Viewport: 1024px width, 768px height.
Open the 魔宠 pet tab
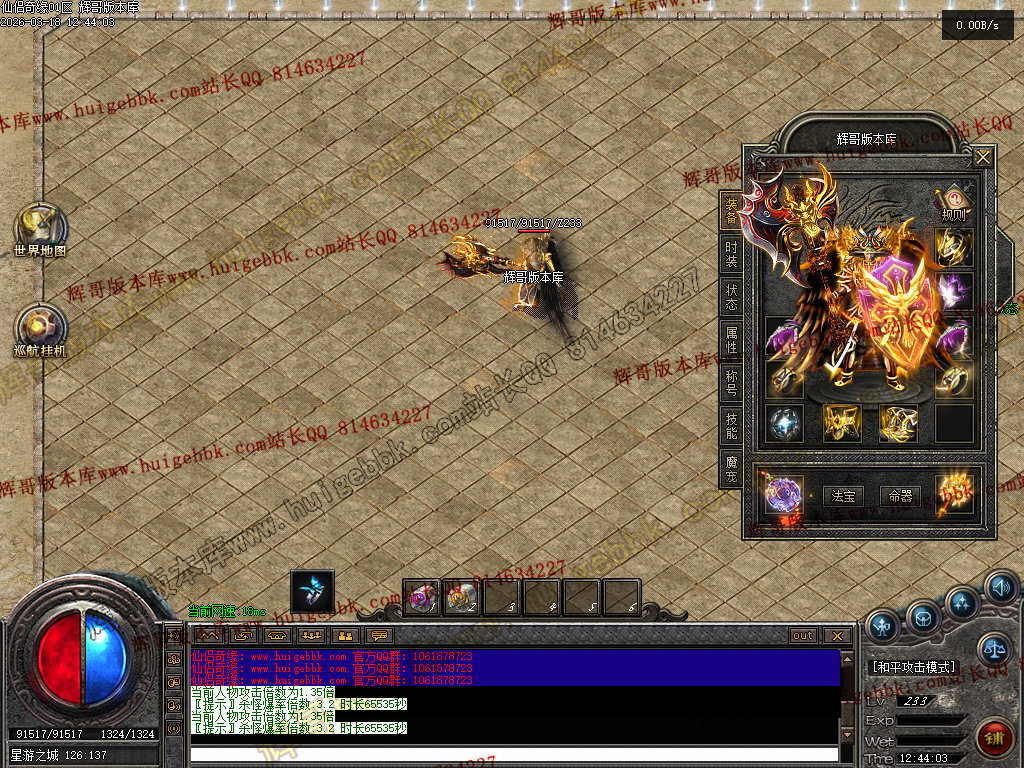(x=732, y=467)
